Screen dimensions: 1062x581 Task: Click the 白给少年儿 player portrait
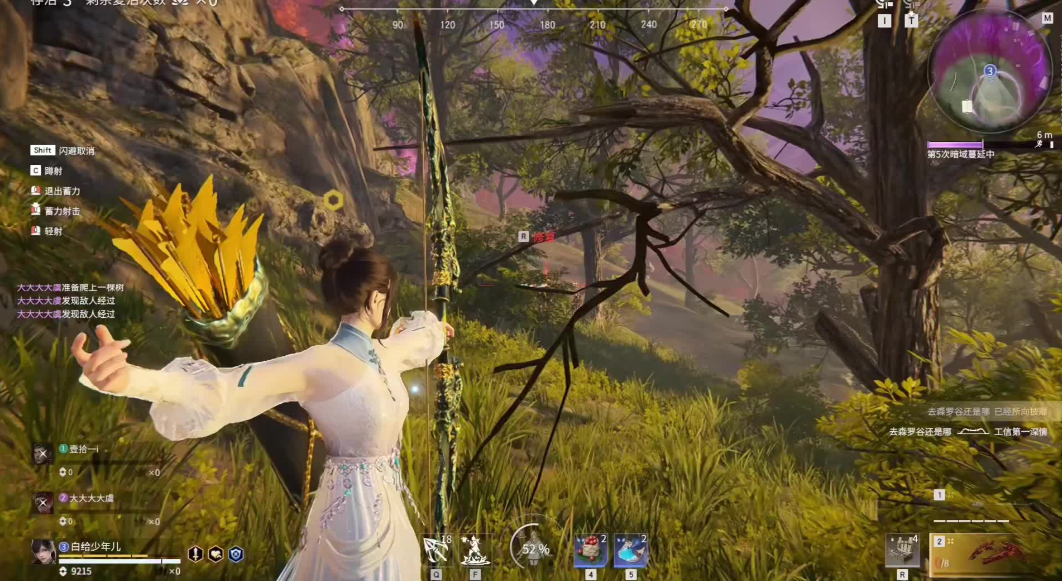pyautogui.click(x=43, y=551)
